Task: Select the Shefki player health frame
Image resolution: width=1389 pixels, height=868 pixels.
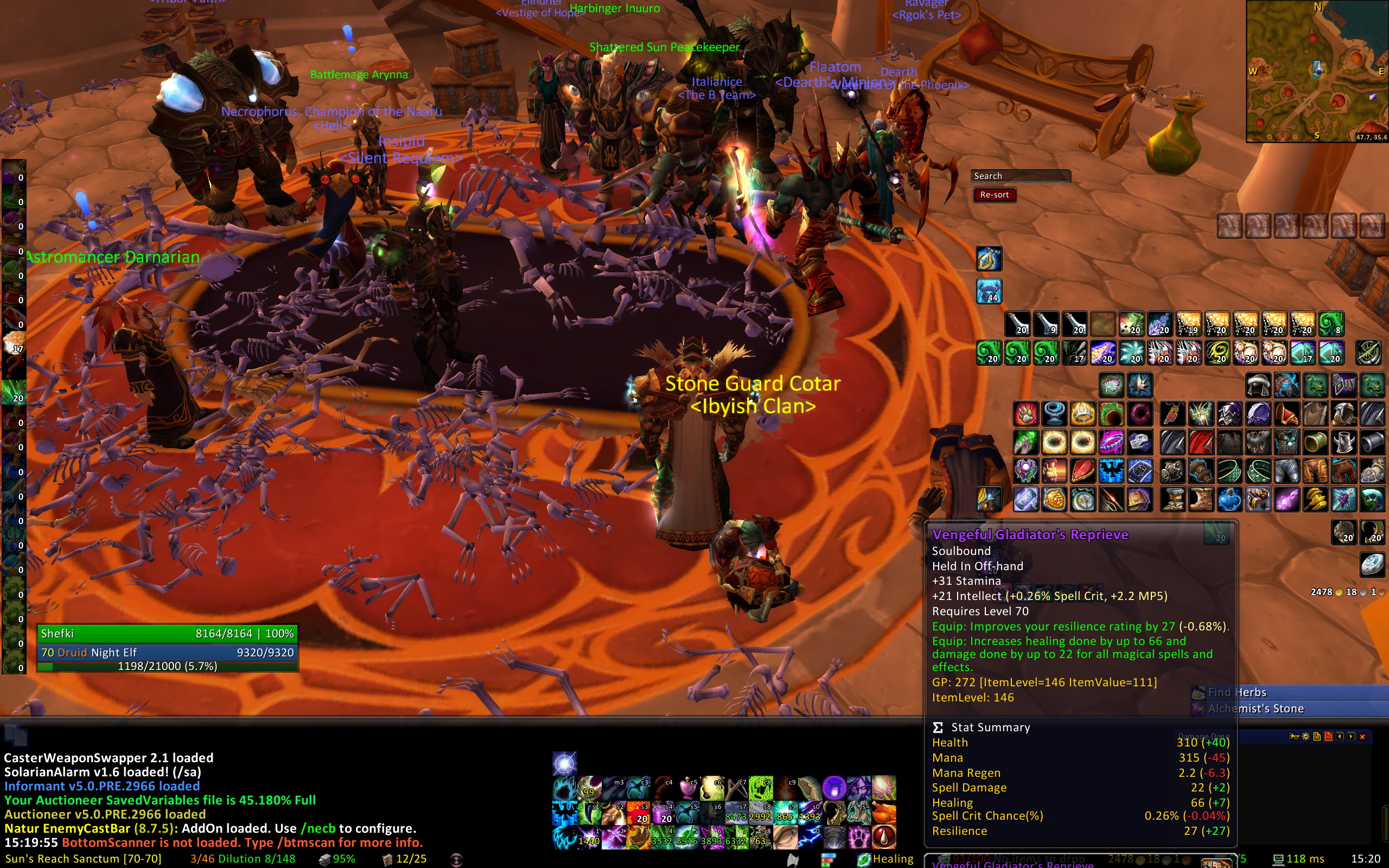Action: [167, 633]
